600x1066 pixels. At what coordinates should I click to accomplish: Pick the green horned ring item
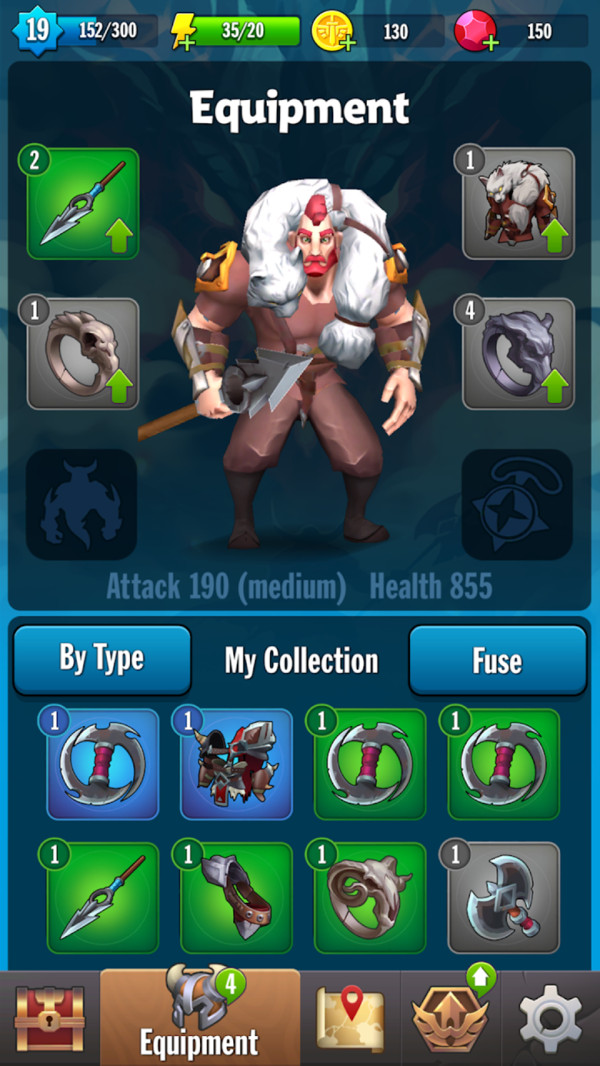[x=371, y=897]
